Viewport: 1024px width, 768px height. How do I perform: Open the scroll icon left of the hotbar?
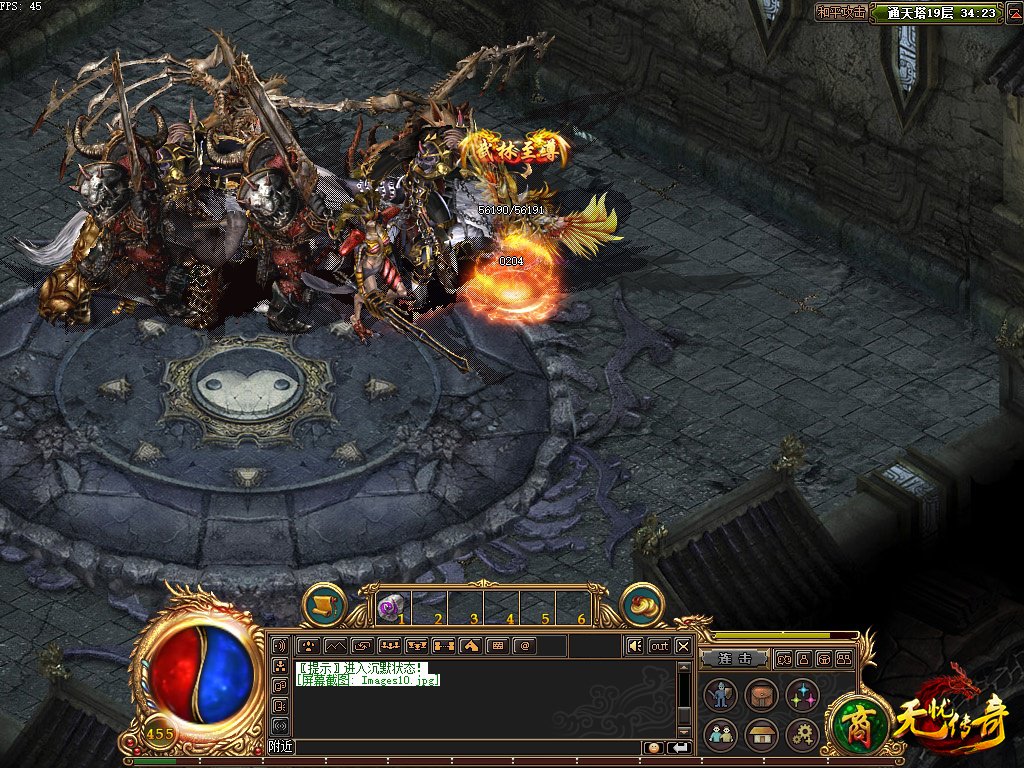[324, 604]
